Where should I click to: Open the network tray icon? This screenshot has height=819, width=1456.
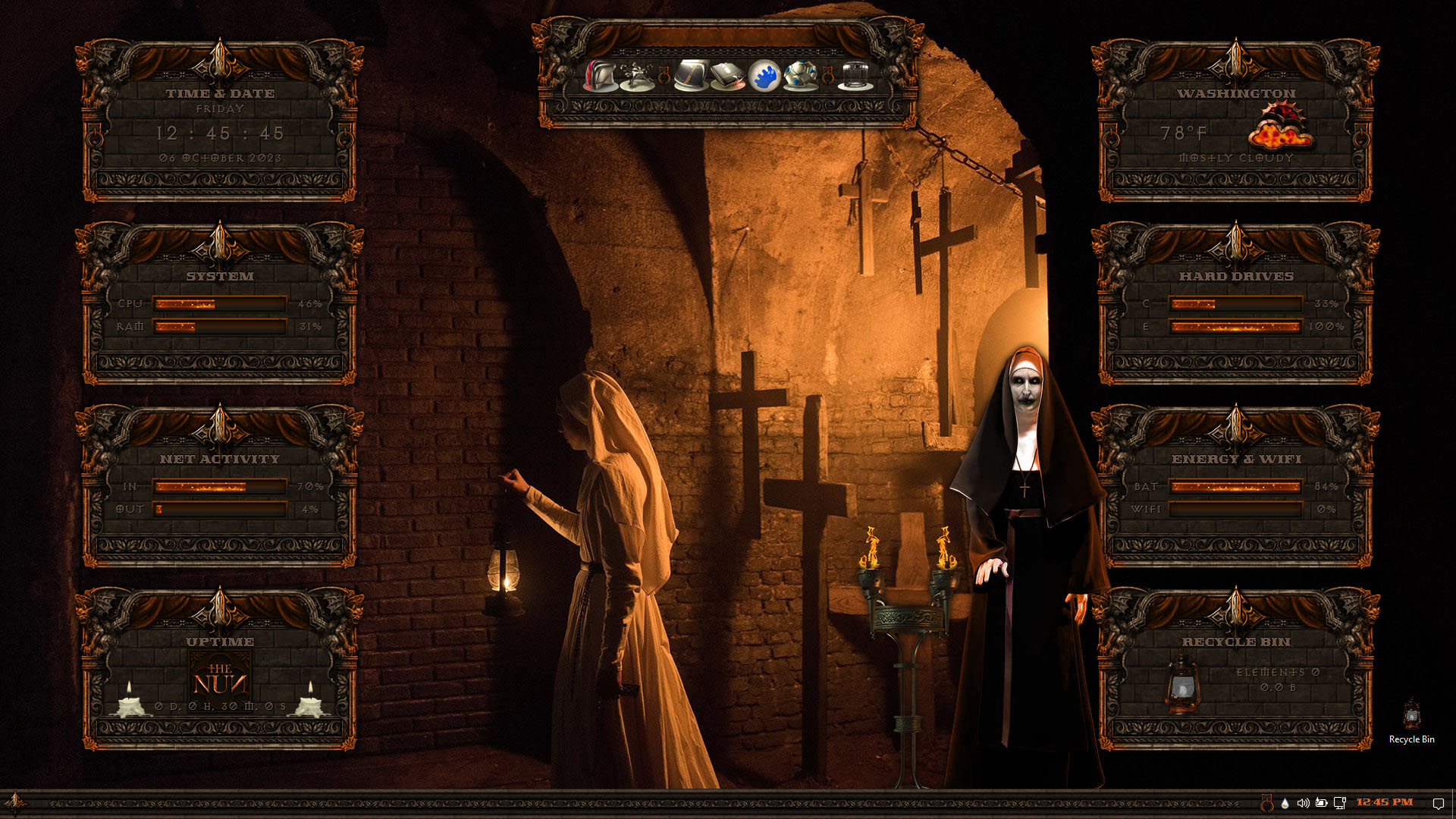pos(1340,802)
